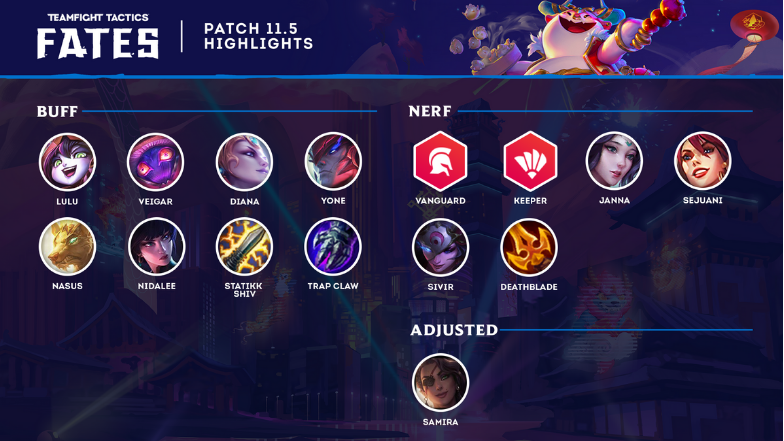Pick the Nasus portrait
The image size is (784, 441).
[68, 247]
